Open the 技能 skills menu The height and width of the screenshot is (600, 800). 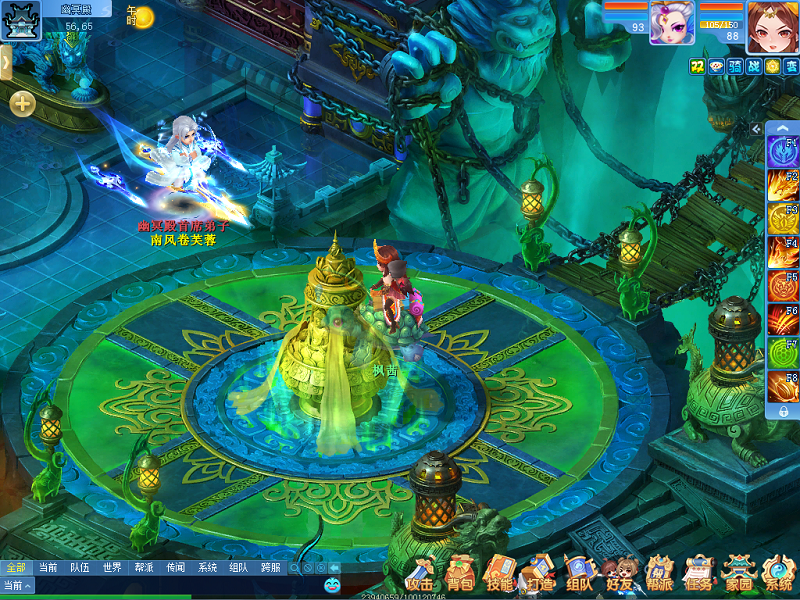(x=499, y=574)
